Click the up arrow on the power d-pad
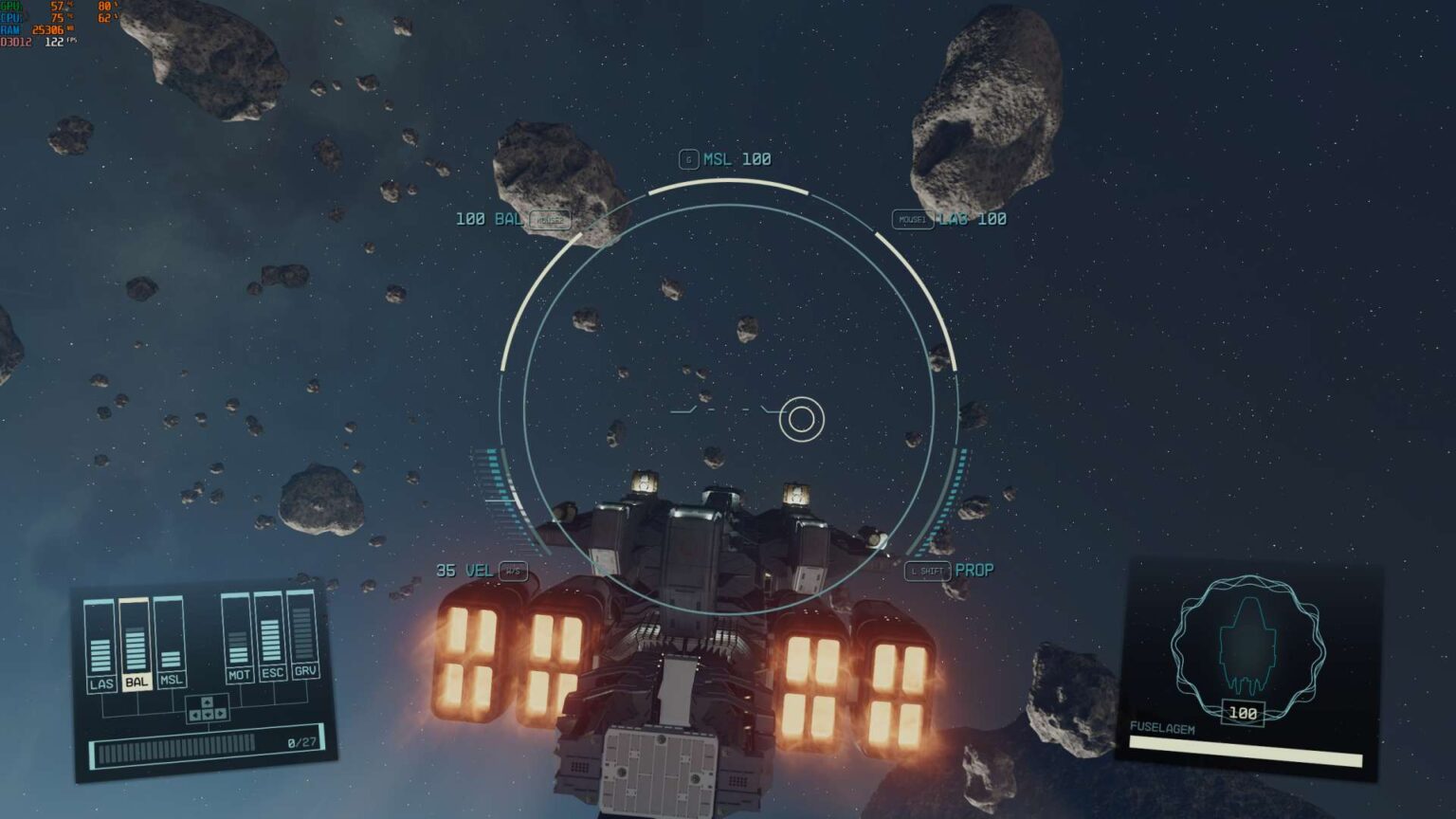 coord(208,702)
